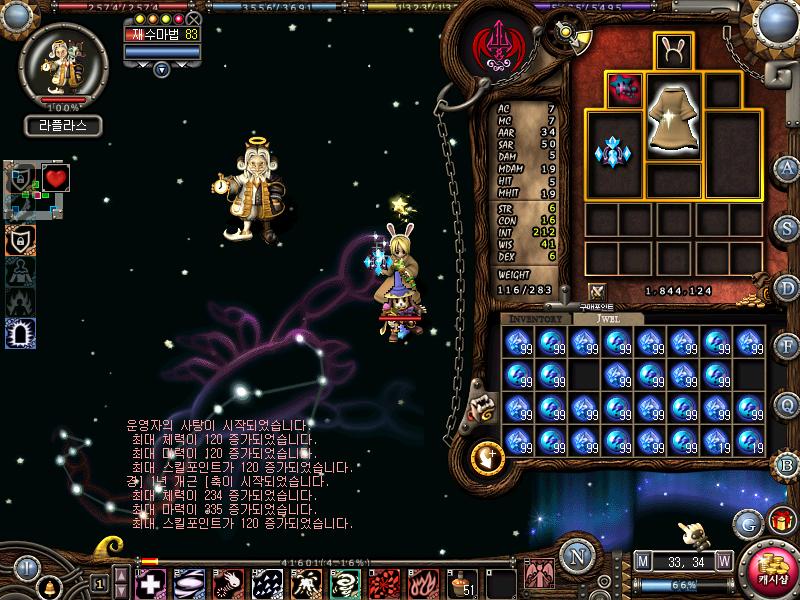Click the round A shortcut button
This screenshot has height=600, width=800.
click(x=788, y=167)
